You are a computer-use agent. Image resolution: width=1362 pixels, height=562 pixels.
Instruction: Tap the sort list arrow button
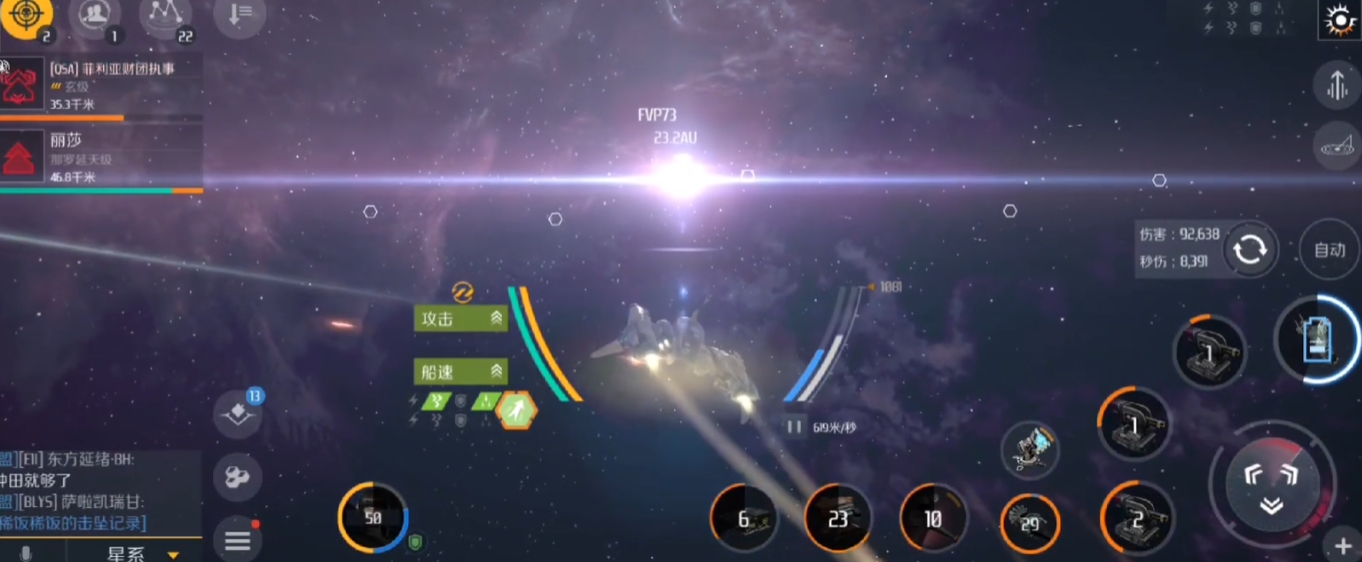click(x=239, y=16)
